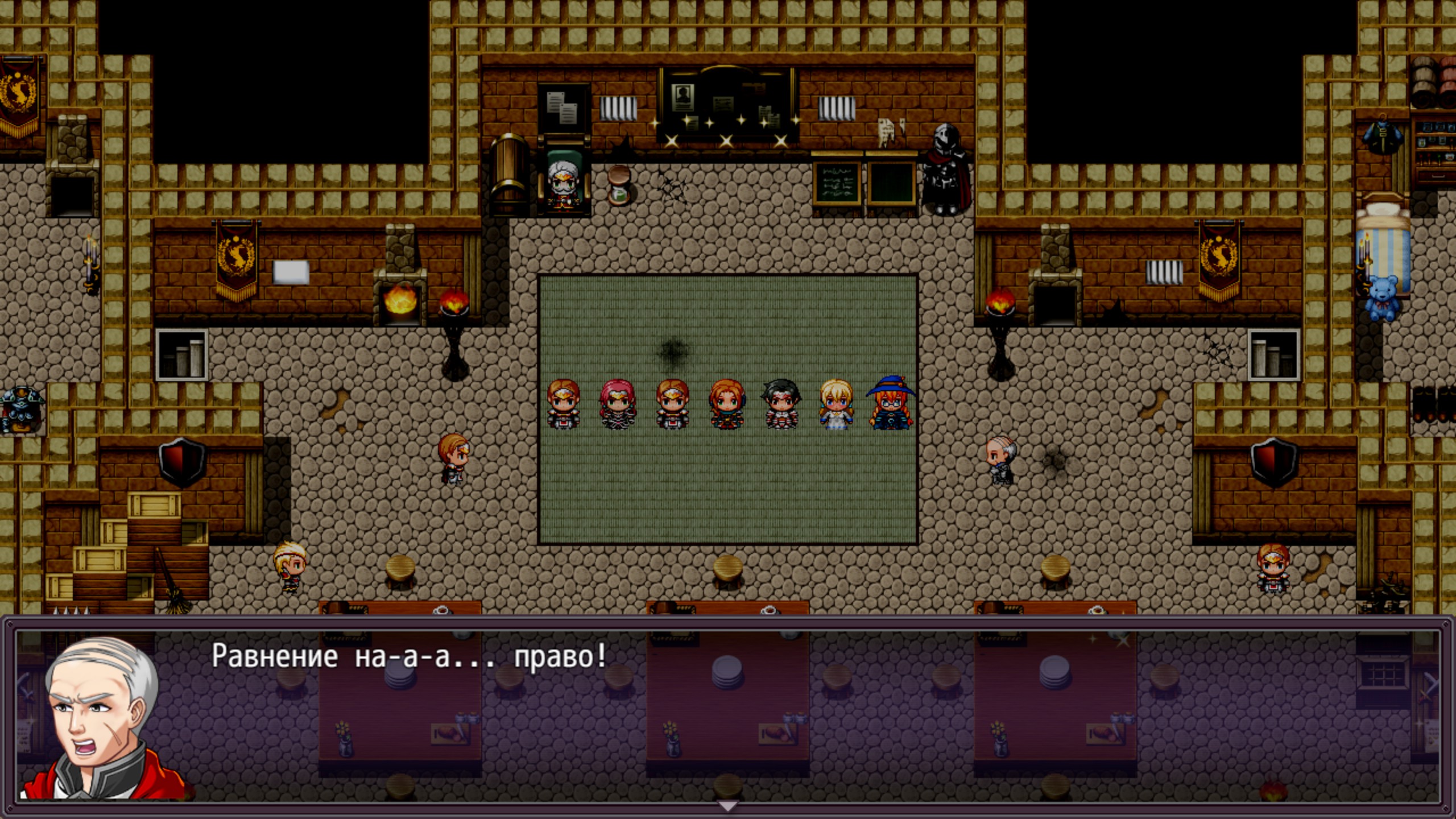This screenshot has height=819, width=1456.
Task: Advance the dialogue with the continue arrow
Action: click(727, 805)
